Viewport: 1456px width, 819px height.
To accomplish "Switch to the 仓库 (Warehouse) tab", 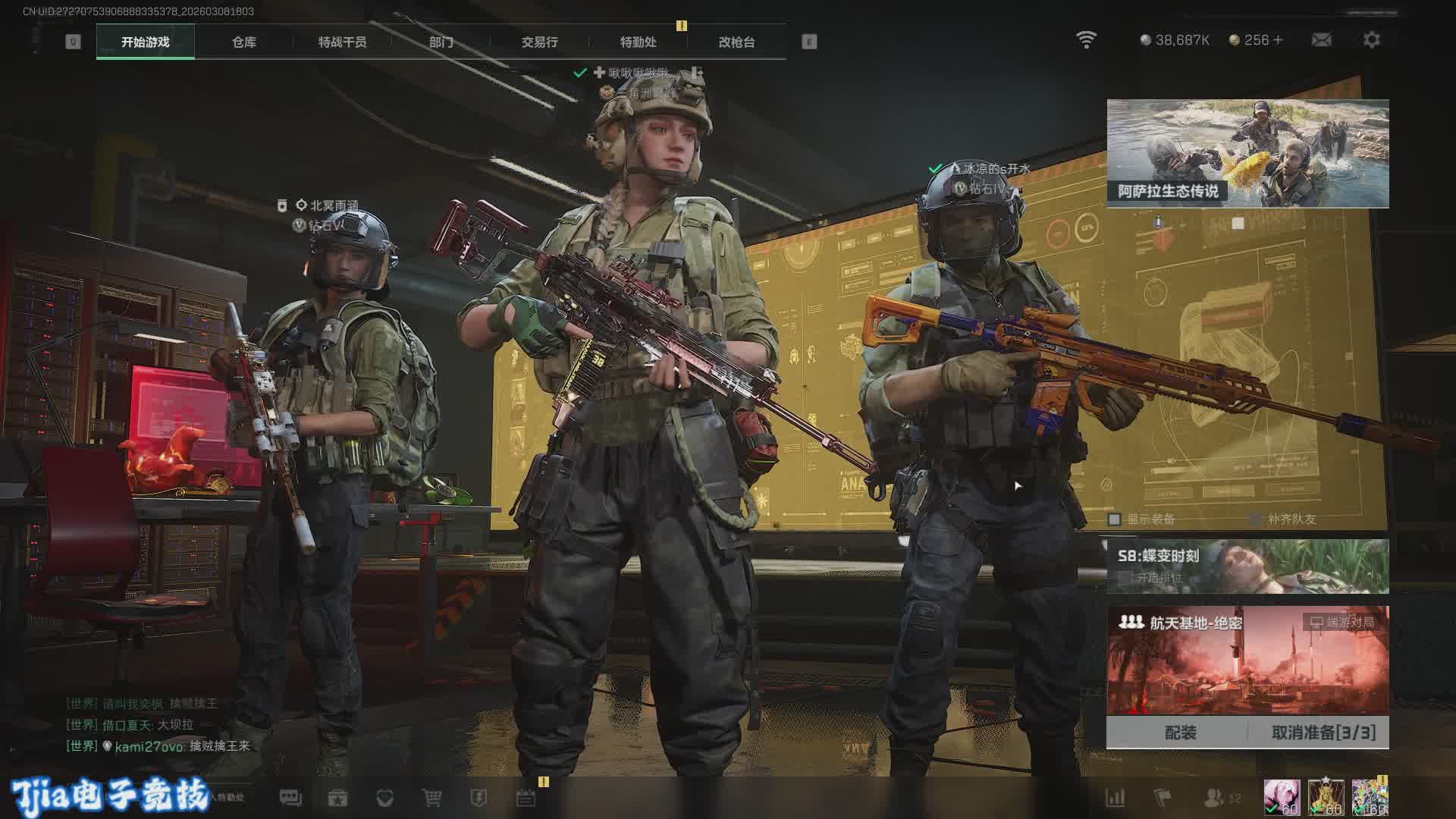I will pos(243,42).
